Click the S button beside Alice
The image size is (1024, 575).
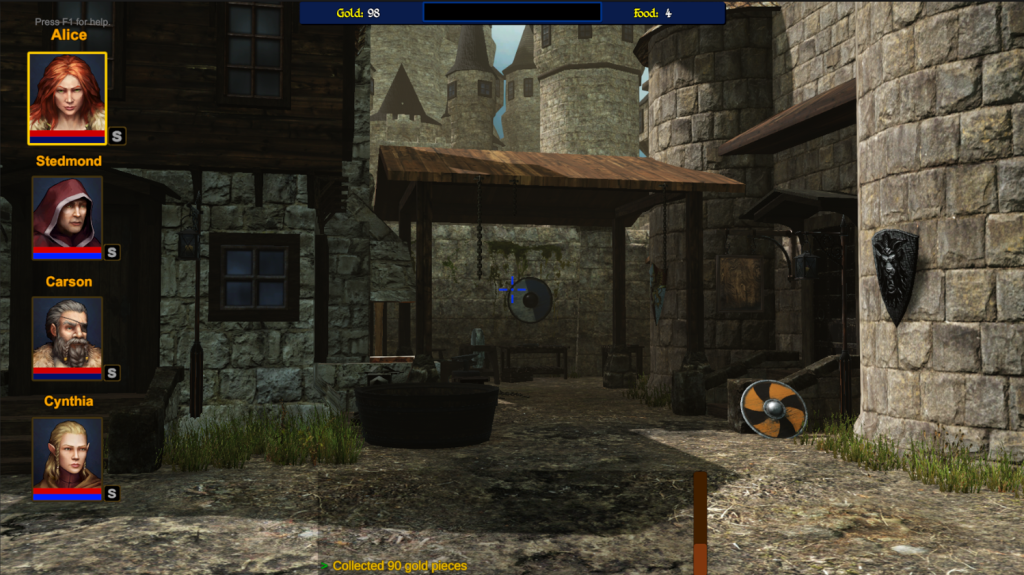tap(117, 136)
